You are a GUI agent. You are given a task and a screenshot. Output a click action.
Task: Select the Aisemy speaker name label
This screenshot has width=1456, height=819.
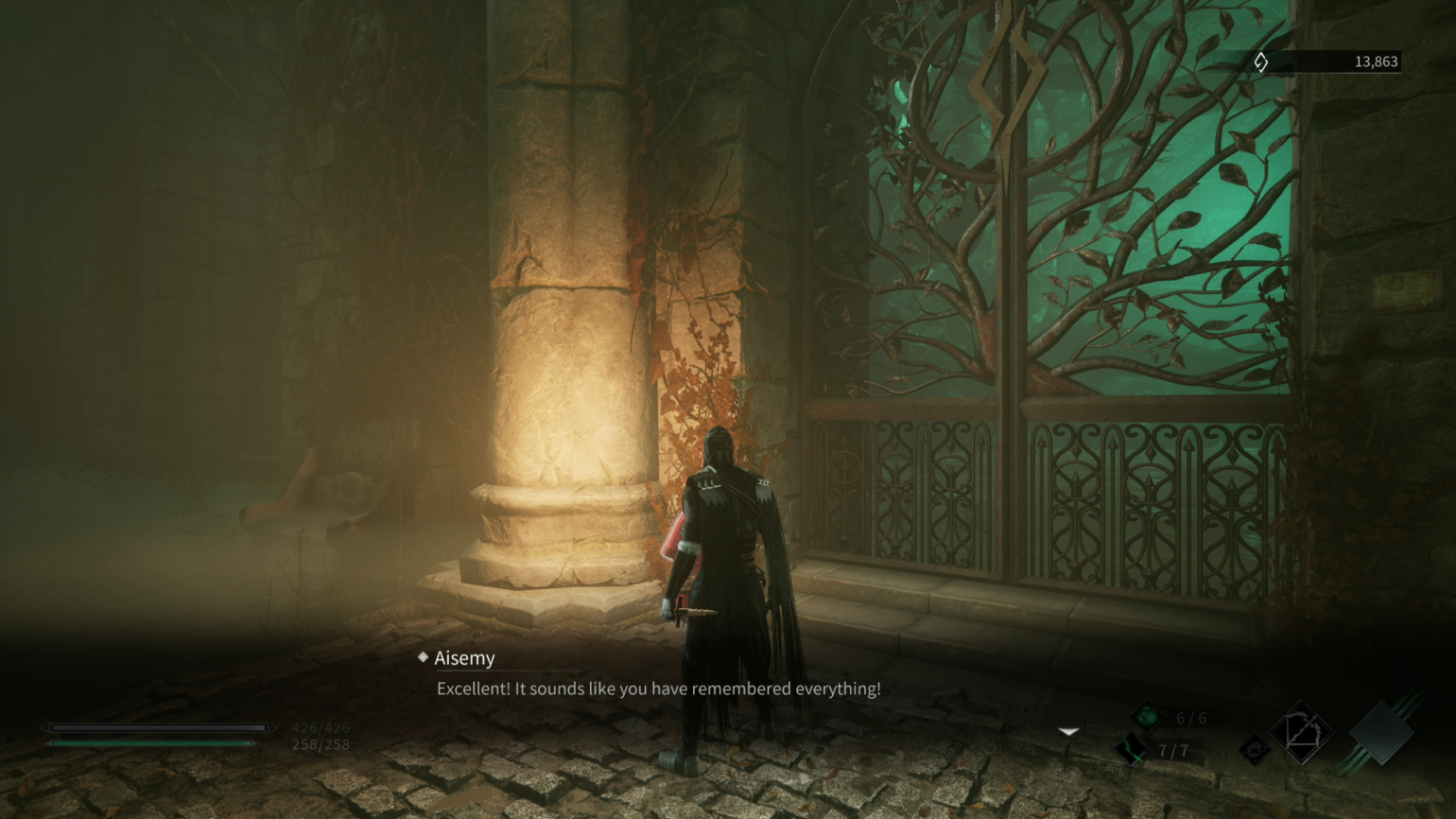[x=465, y=657]
